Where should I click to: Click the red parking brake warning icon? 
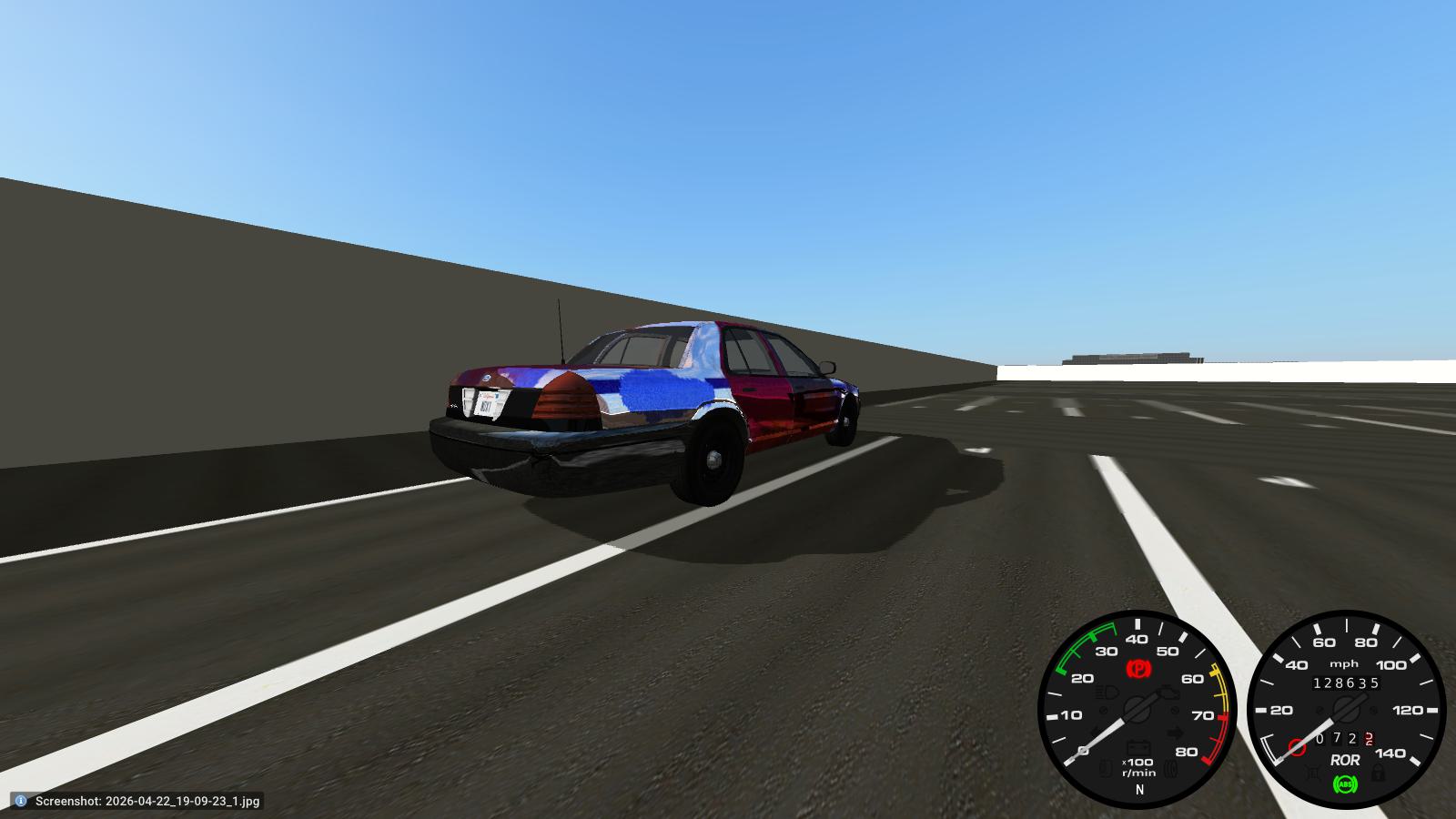click(1138, 667)
